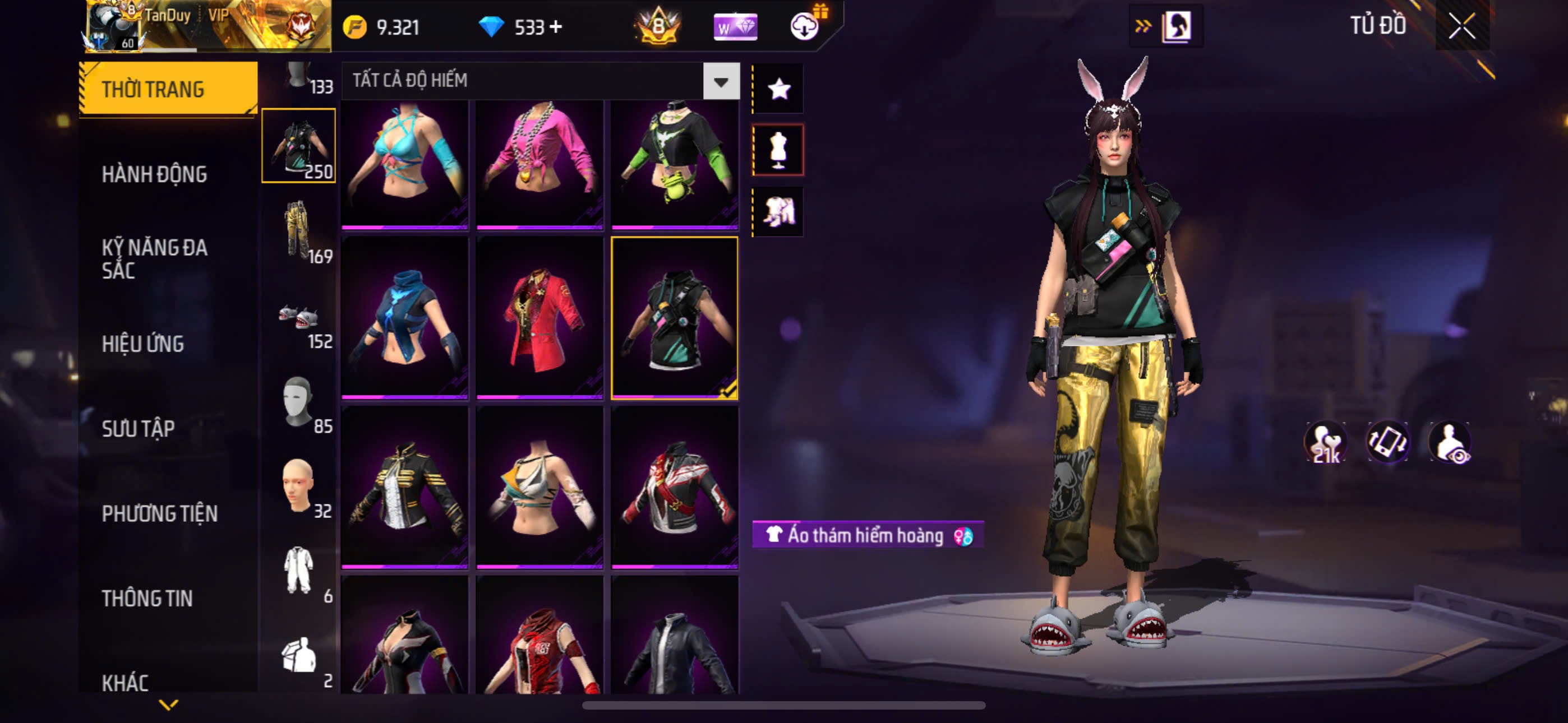Go to the SƯU TẬP tab
The height and width of the screenshot is (723, 1568).
(138, 429)
